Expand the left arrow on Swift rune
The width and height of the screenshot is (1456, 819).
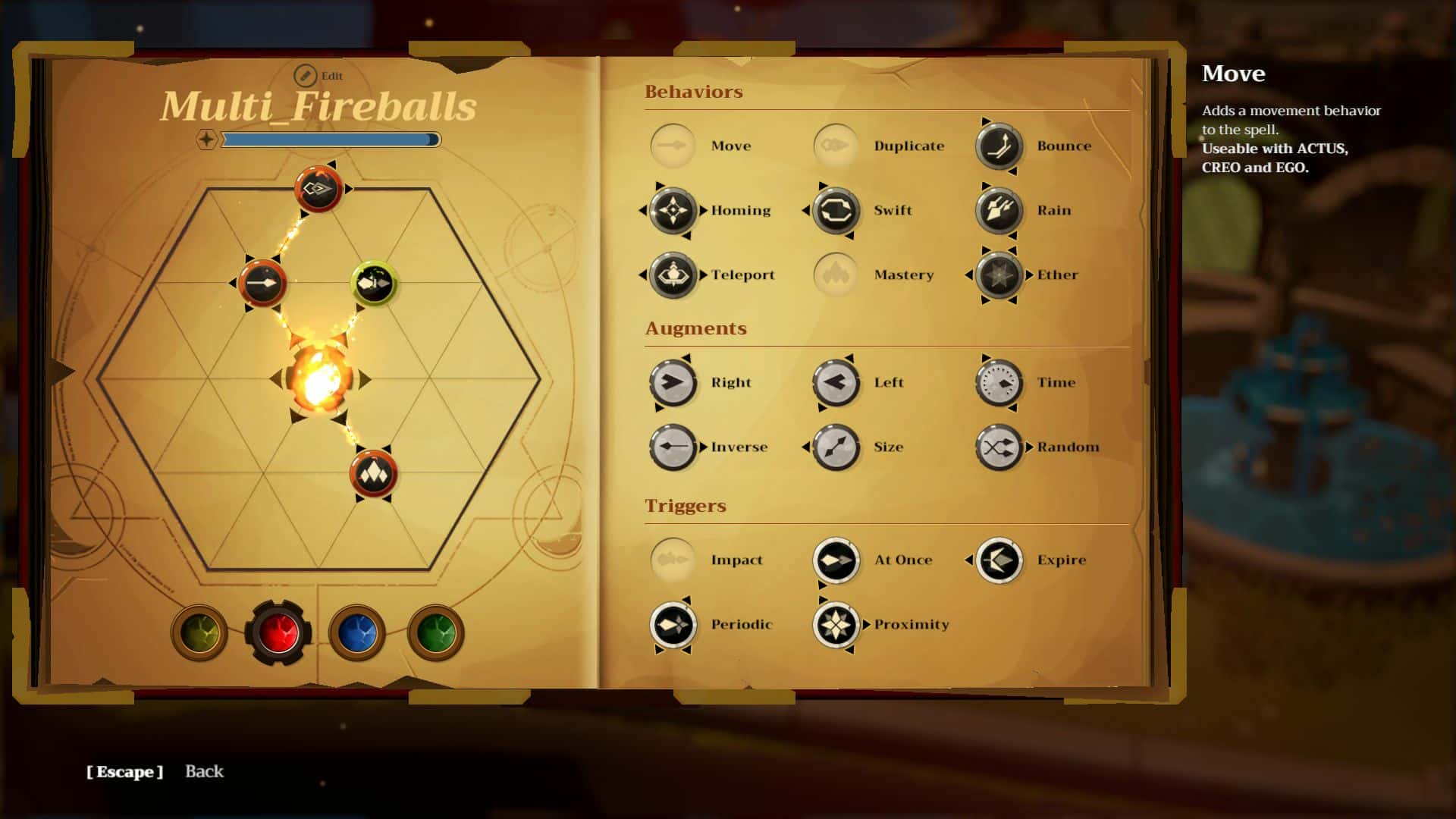pyautogui.click(x=807, y=211)
